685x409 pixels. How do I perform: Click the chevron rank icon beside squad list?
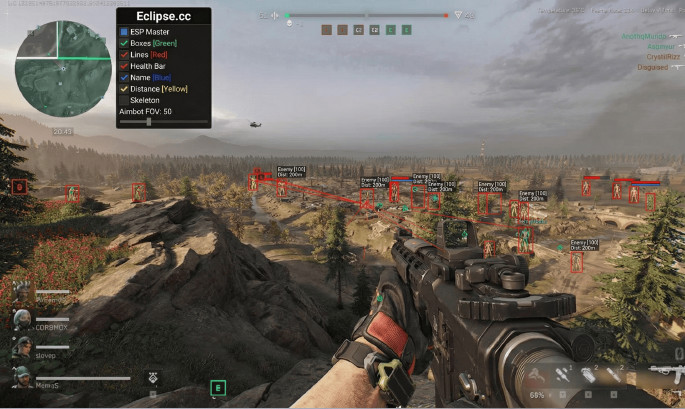(152, 377)
